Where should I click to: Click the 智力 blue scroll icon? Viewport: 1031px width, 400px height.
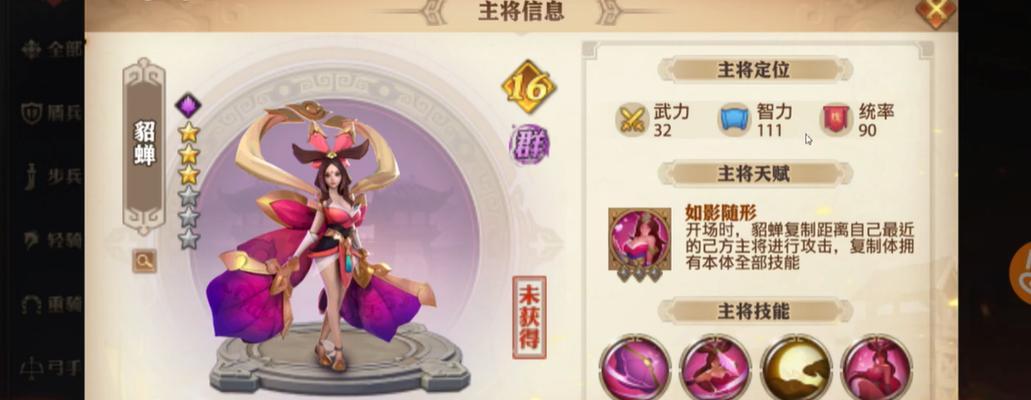coord(734,119)
